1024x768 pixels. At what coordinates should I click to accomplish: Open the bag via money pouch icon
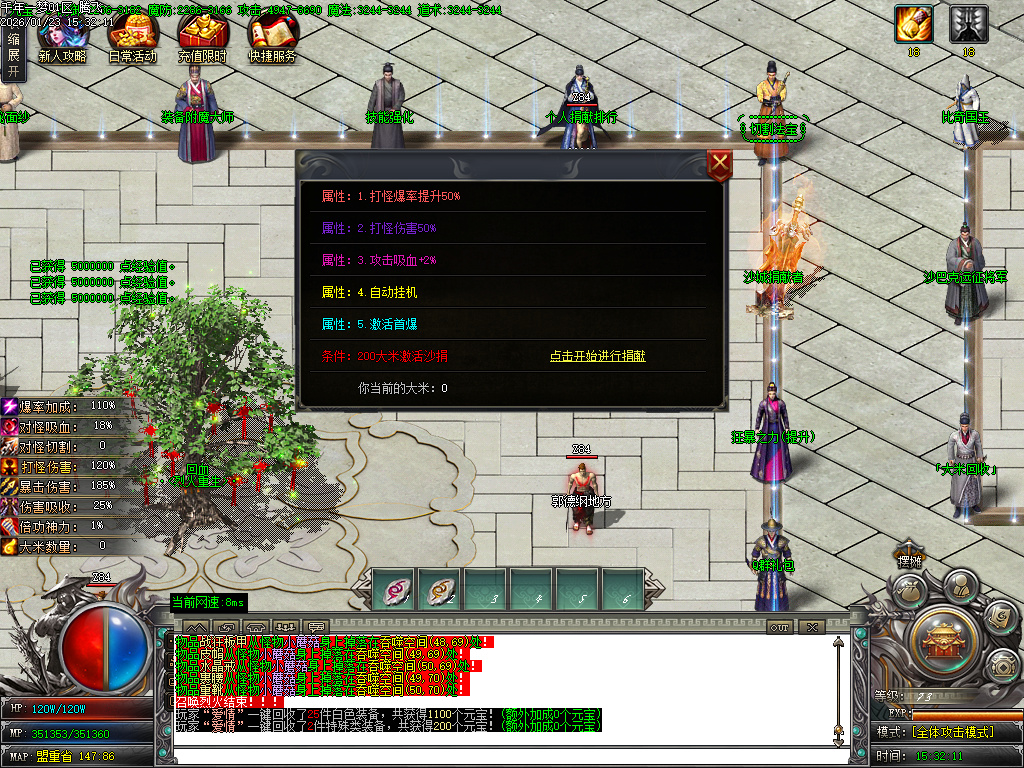point(909,591)
